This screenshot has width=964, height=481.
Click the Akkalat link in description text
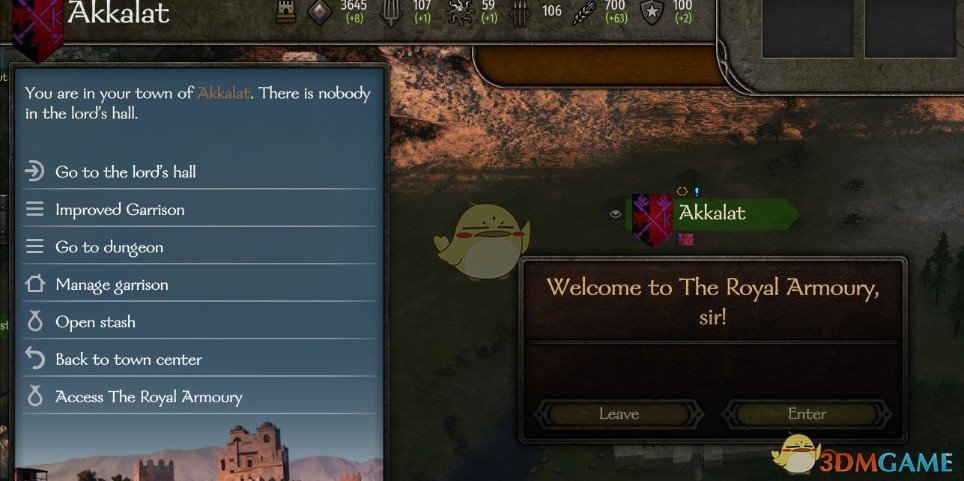224,94
